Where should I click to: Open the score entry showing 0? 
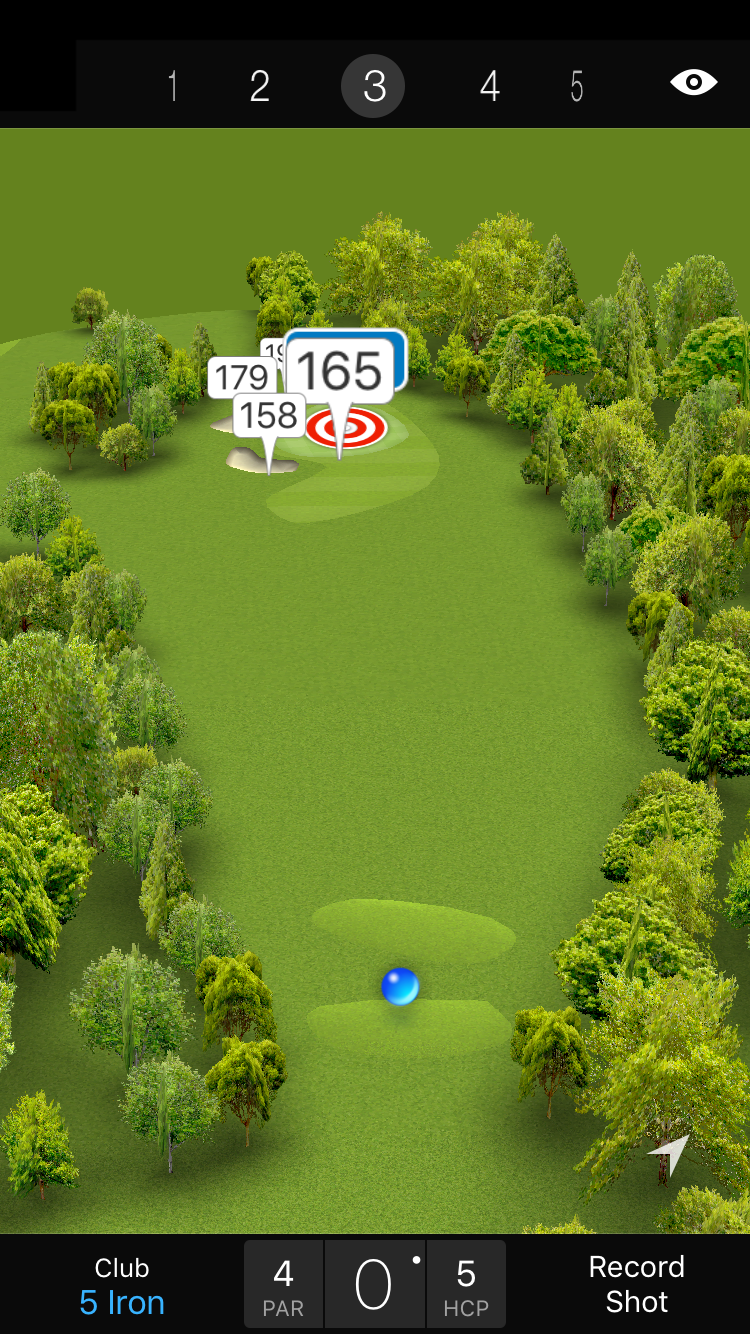tap(375, 1284)
